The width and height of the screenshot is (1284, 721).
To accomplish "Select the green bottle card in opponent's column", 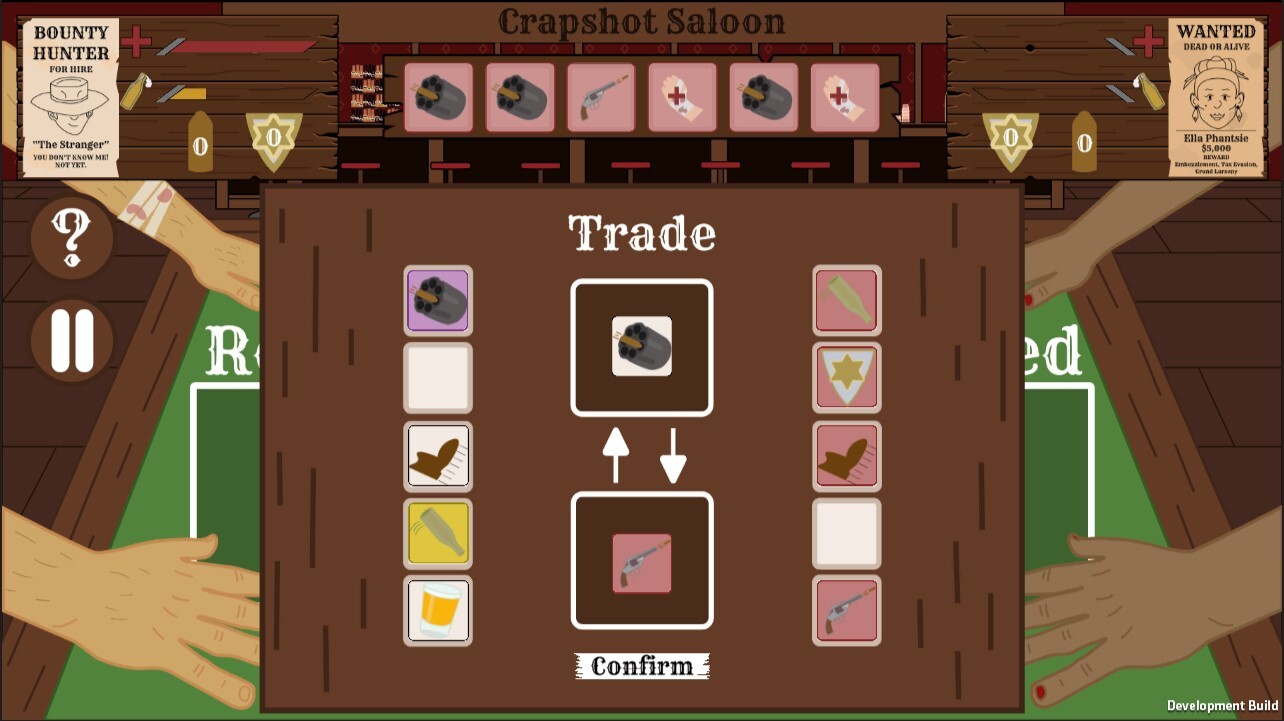I will pyautogui.click(x=846, y=299).
